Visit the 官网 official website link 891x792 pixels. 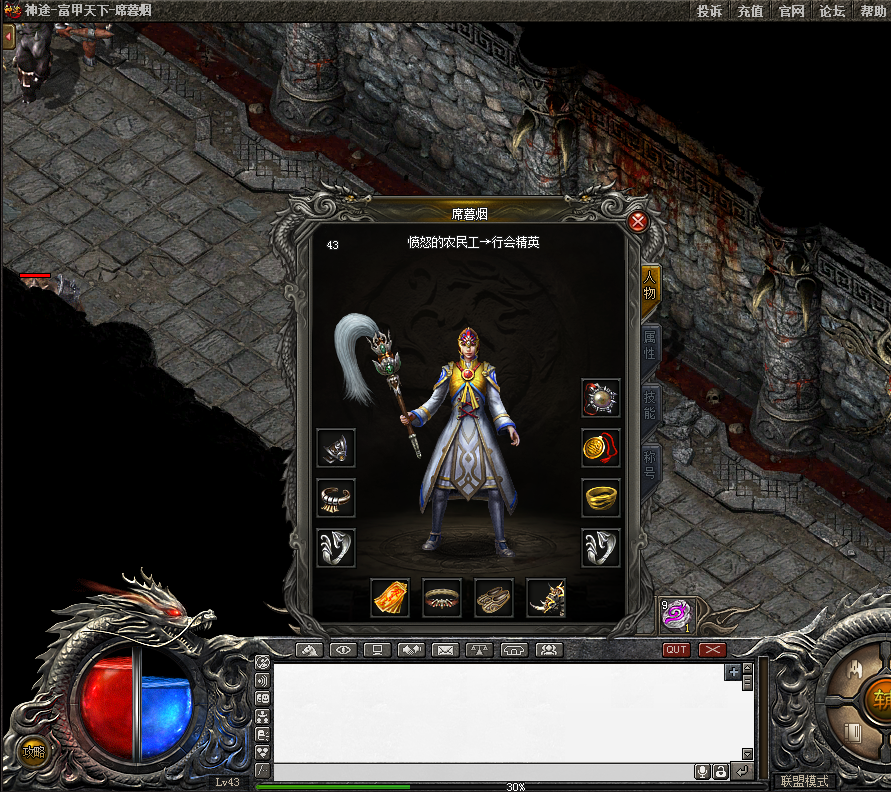pos(791,11)
